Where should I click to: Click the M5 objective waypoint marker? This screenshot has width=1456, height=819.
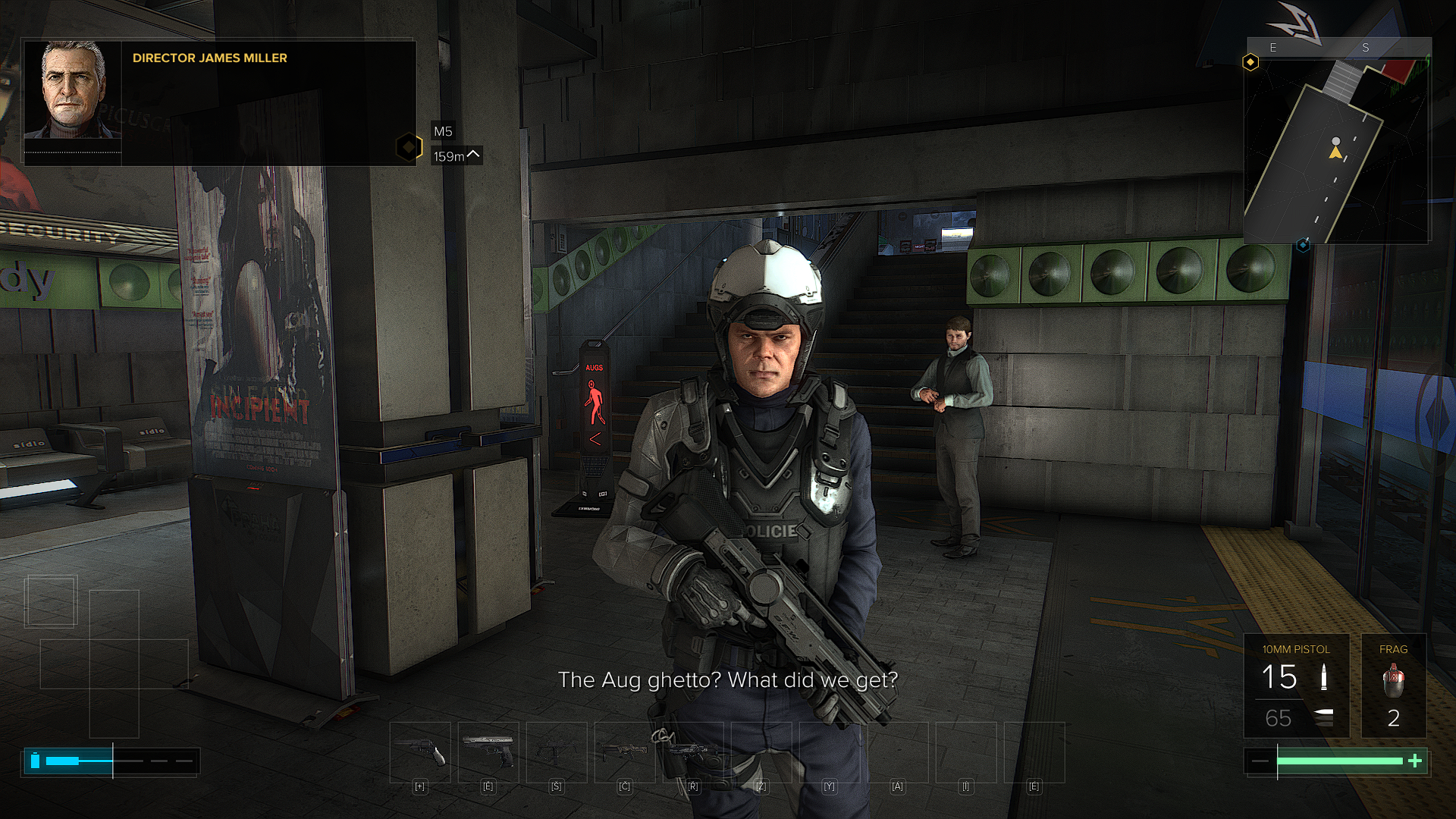point(409,146)
